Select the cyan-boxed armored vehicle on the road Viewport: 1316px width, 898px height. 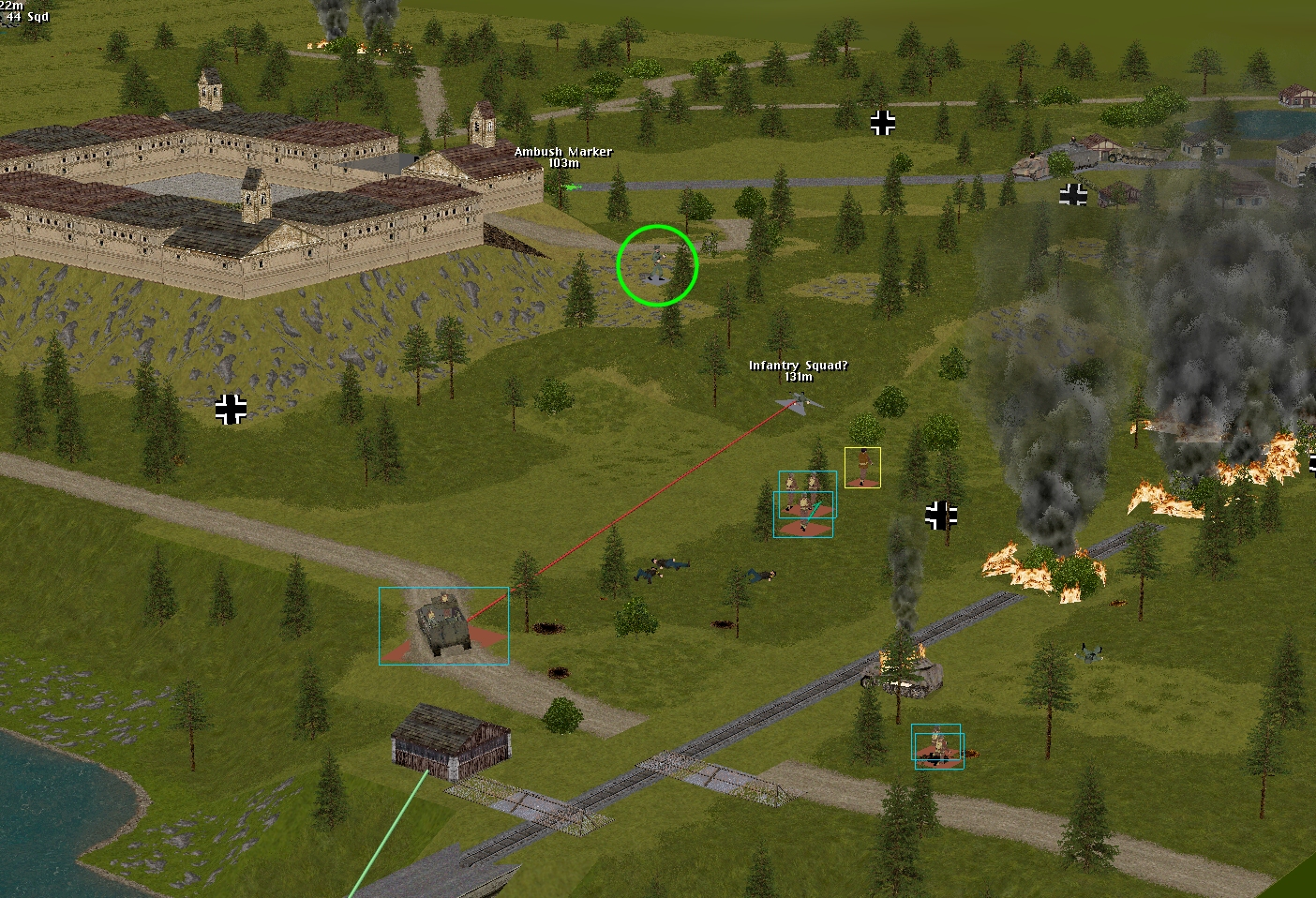(x=442, y=624)
